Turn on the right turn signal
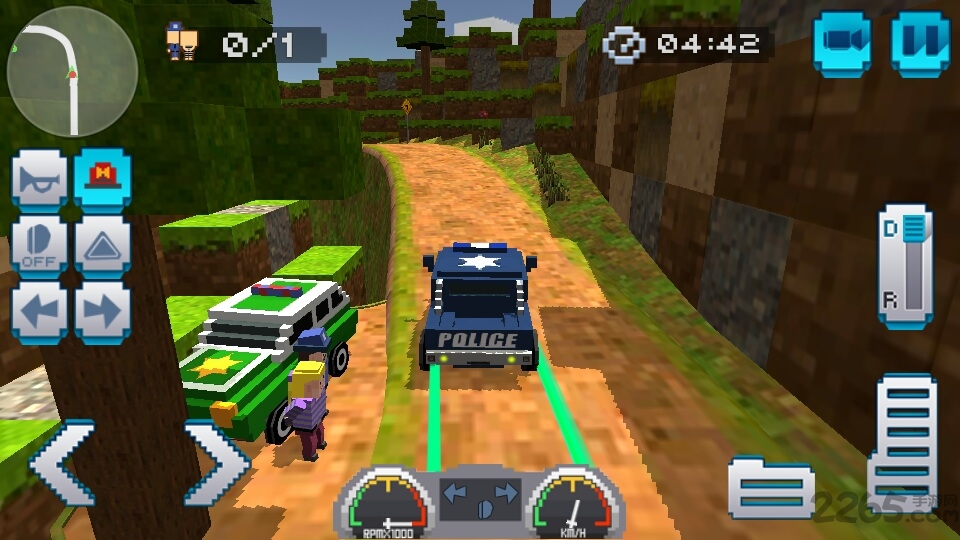Image resolution: width=960 pixels, height=540 pixels. (102, 310)
